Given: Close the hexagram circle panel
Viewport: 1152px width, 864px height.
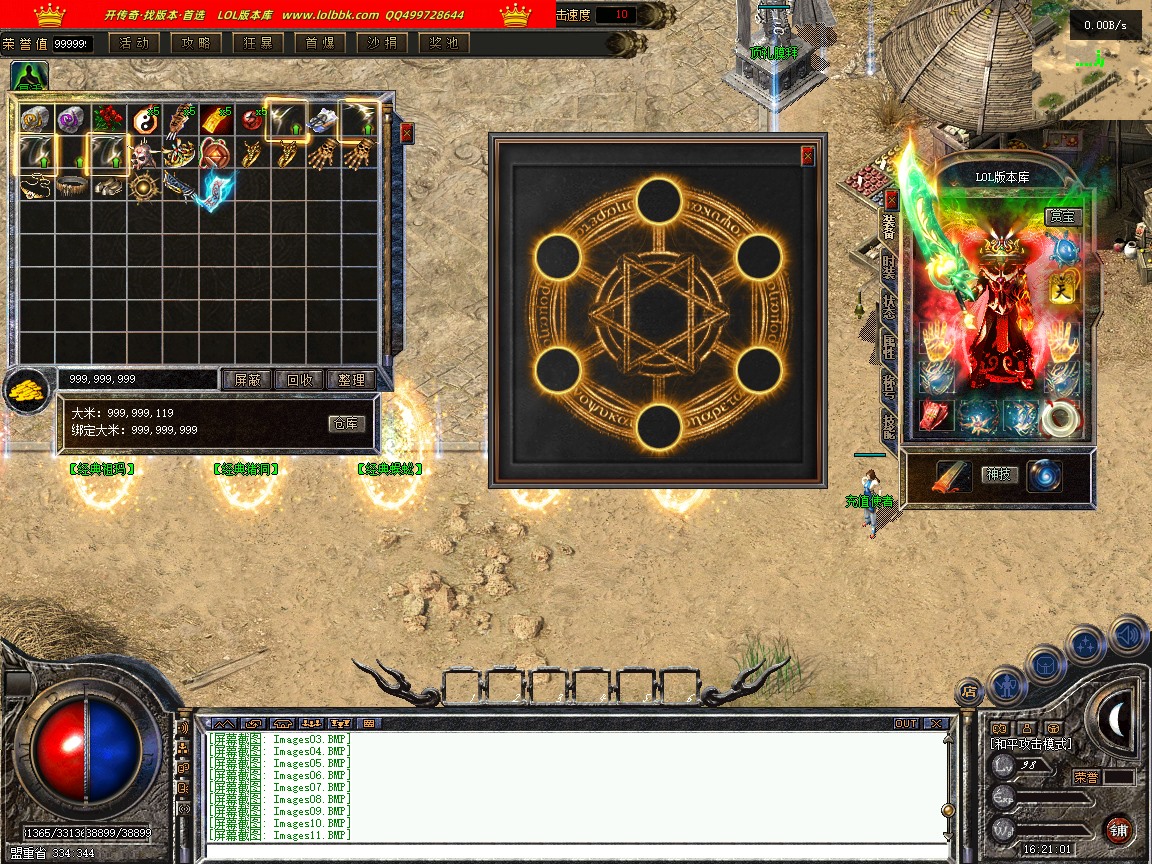Looking at the screenshot, I should pyautogui.click(x=808, y=156).
